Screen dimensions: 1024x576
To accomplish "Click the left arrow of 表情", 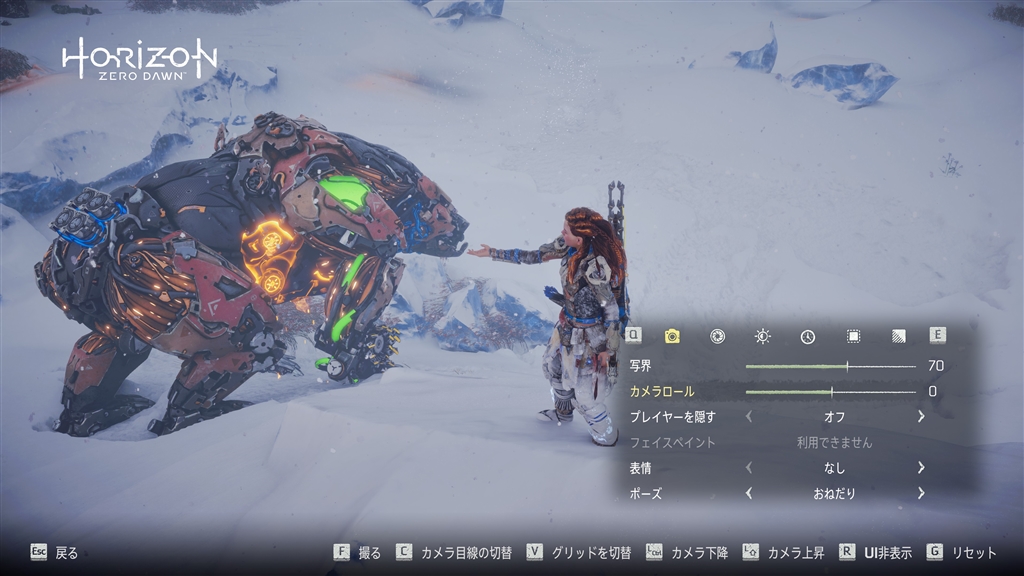I will coord(749,467).
